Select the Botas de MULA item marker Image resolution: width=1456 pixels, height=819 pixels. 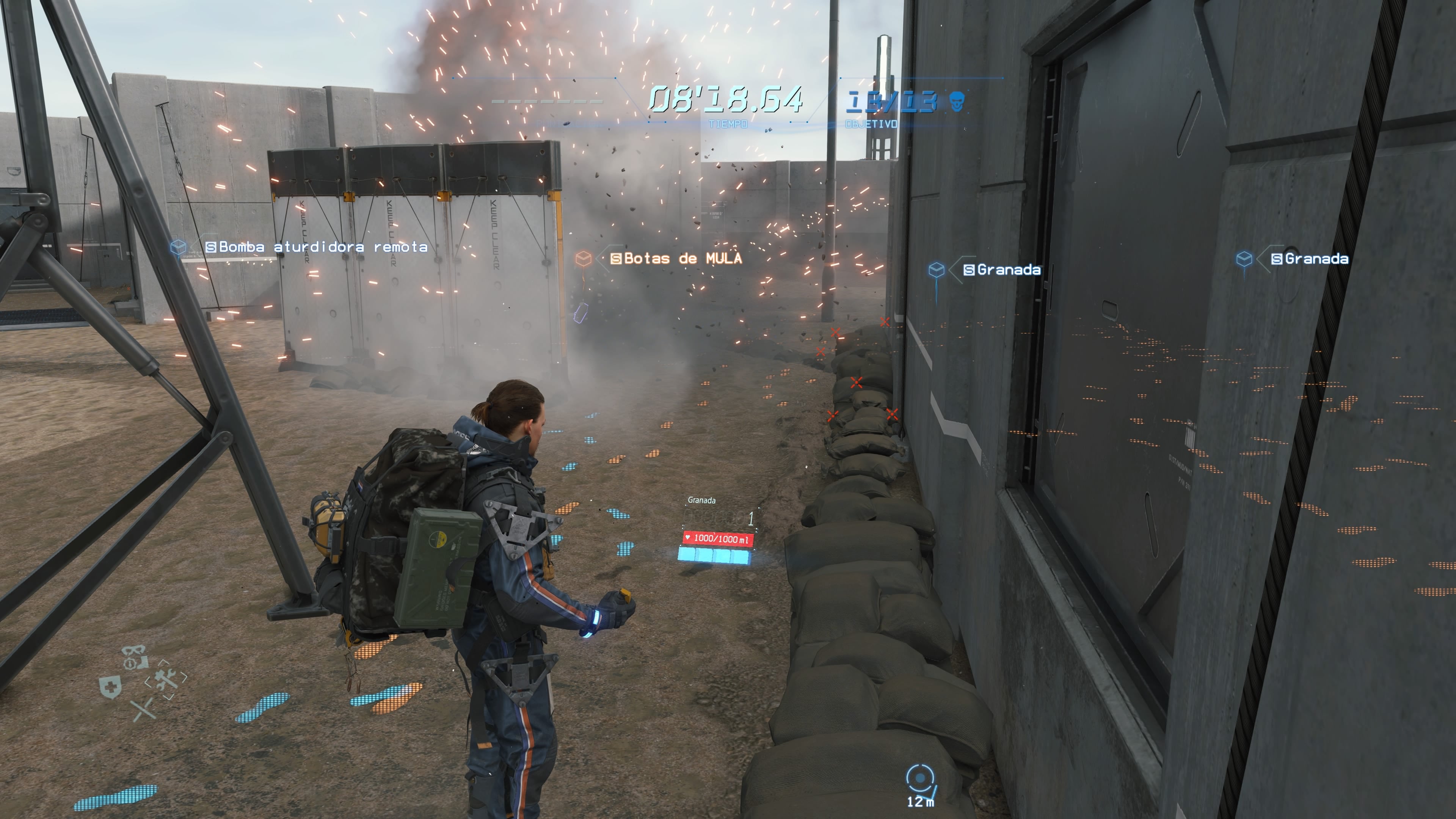(583, 259)
